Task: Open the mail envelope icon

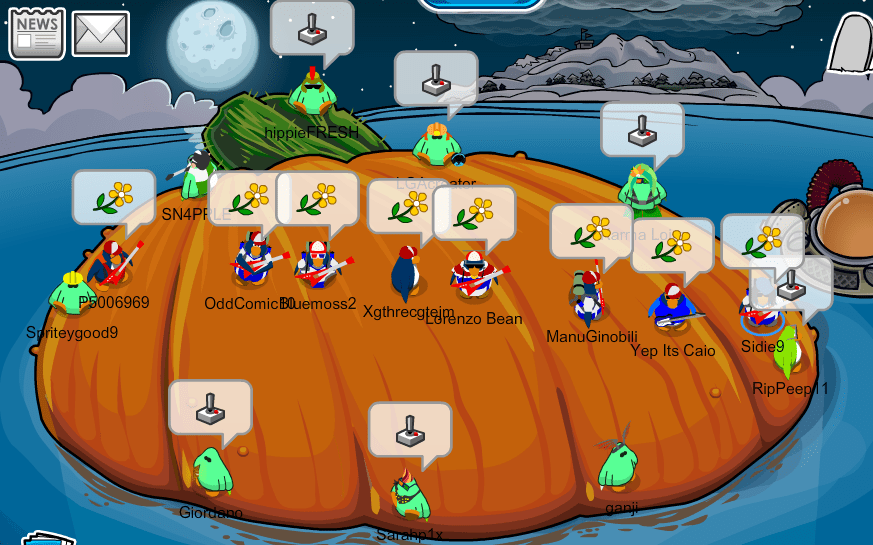Action: point(101,34)
